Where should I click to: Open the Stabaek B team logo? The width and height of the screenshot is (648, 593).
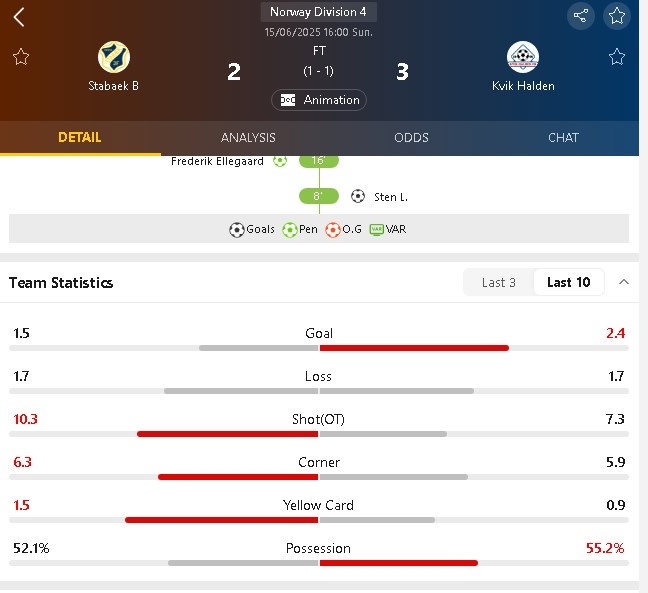click(114, 56)
